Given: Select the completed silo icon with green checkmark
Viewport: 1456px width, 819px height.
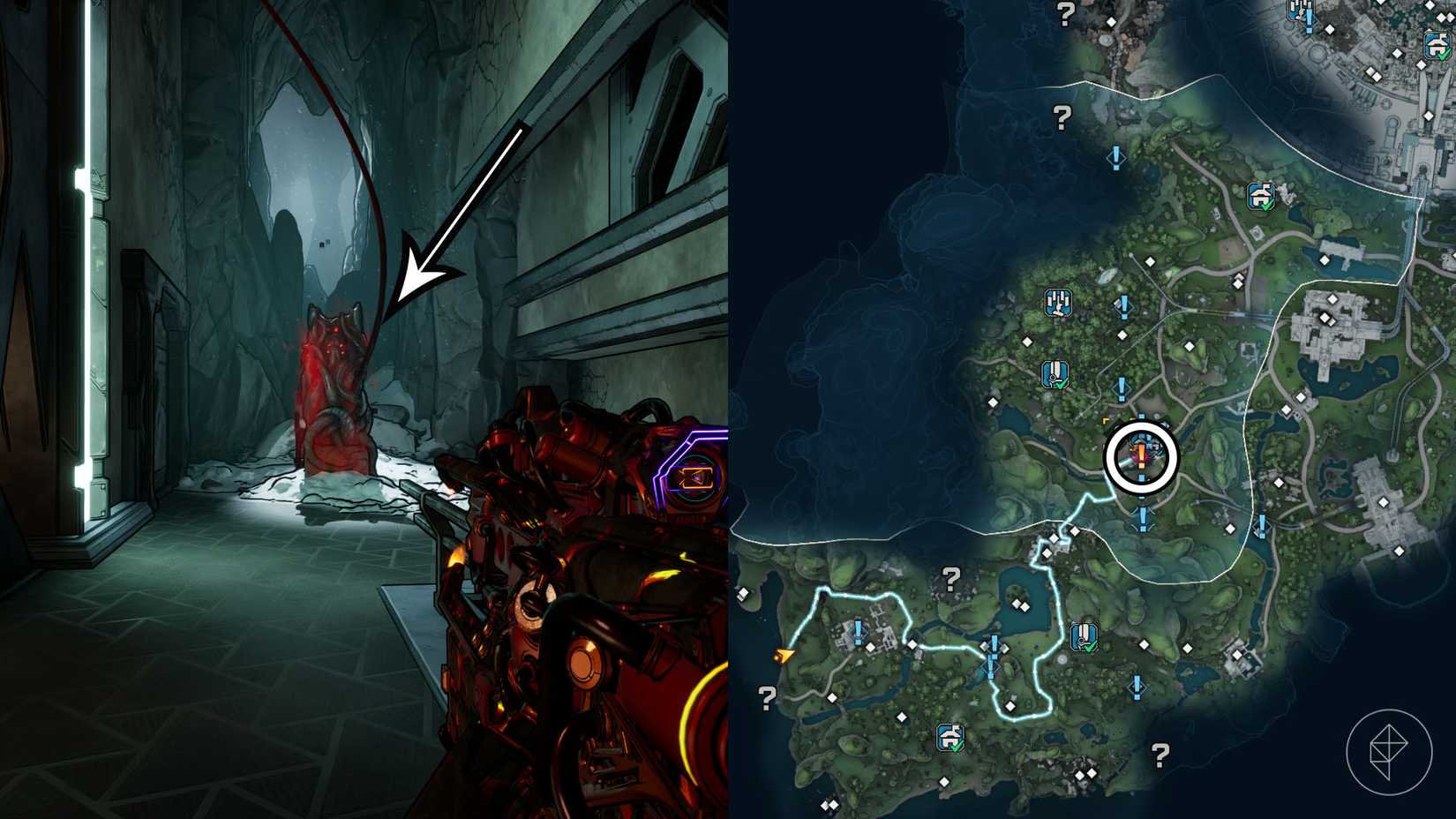Looking at the screenshot, I should click(x=1056, y=374).
